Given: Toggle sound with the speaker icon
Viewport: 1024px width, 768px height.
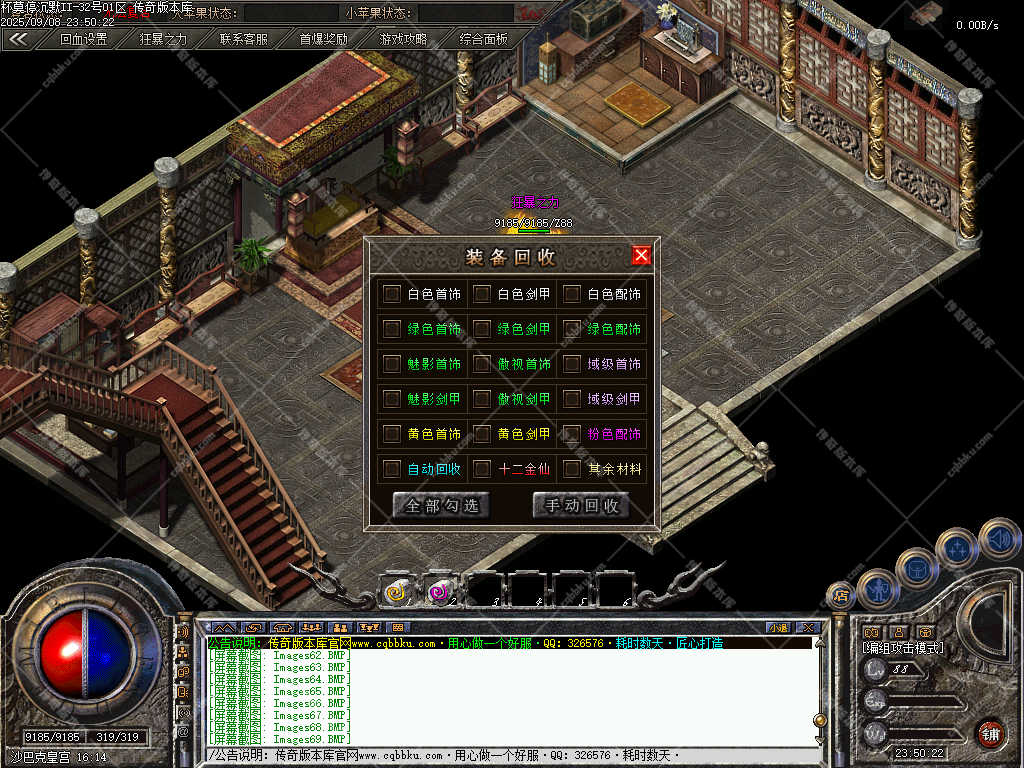Looking at the screenshot, I should click(x=999, y=538).
